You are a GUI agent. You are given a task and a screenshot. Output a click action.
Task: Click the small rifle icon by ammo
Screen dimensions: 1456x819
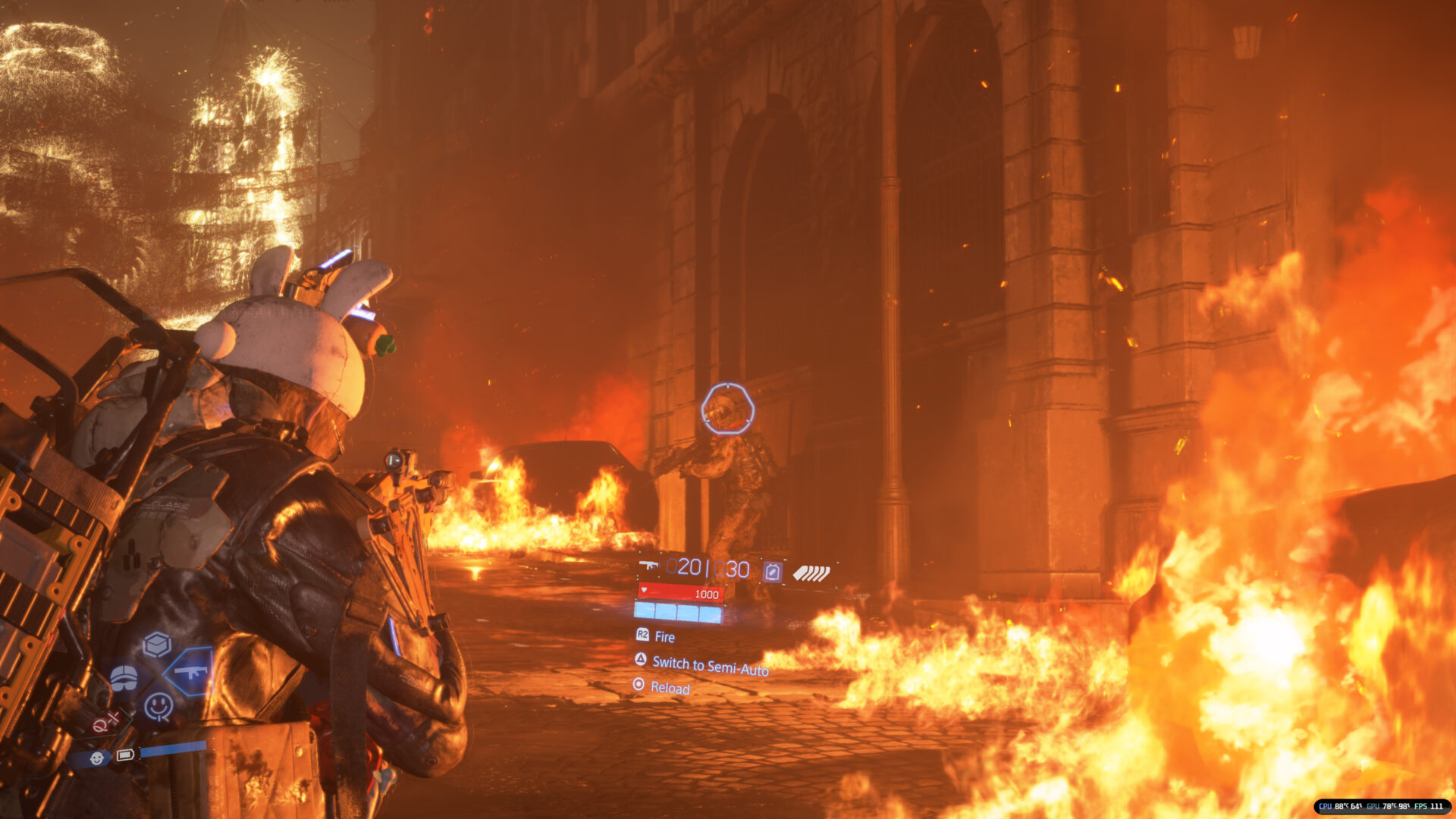pyautogui.click(x=648, y=565)
